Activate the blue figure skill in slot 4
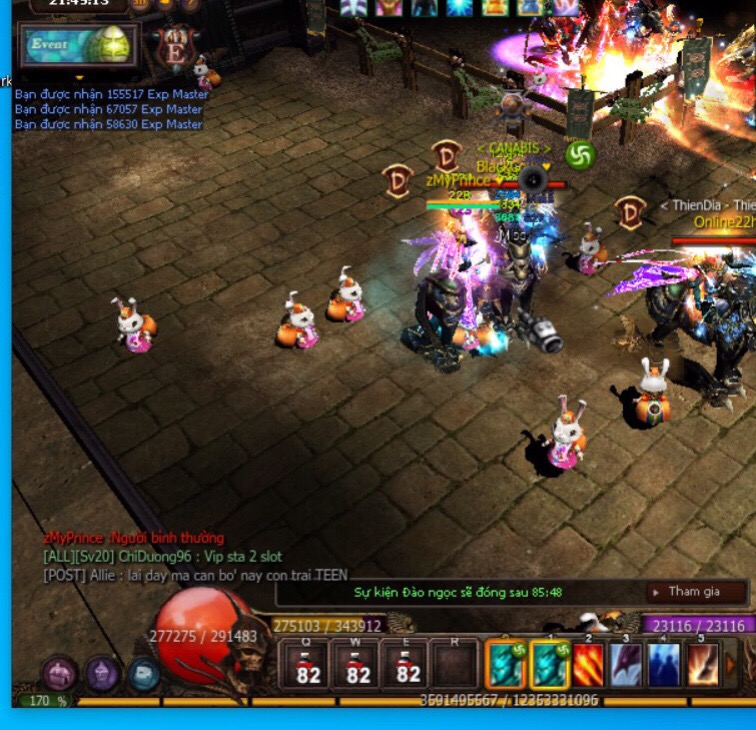Viewport: 756px width, 730px height. (x=665, y=665)
